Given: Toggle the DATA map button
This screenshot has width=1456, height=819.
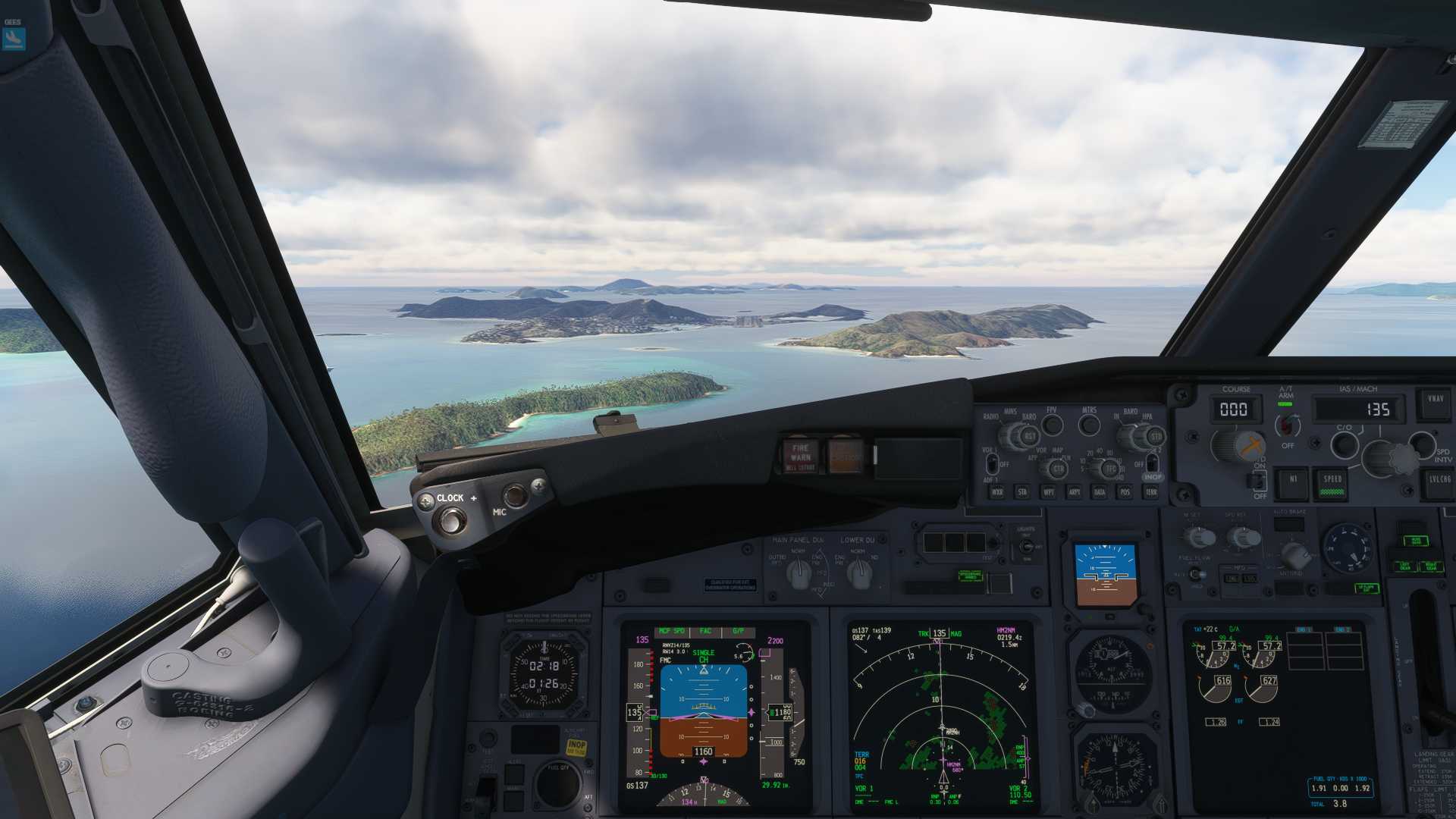Looking at the screenshot, I should pyautogui.click(x=1100, y=492).
